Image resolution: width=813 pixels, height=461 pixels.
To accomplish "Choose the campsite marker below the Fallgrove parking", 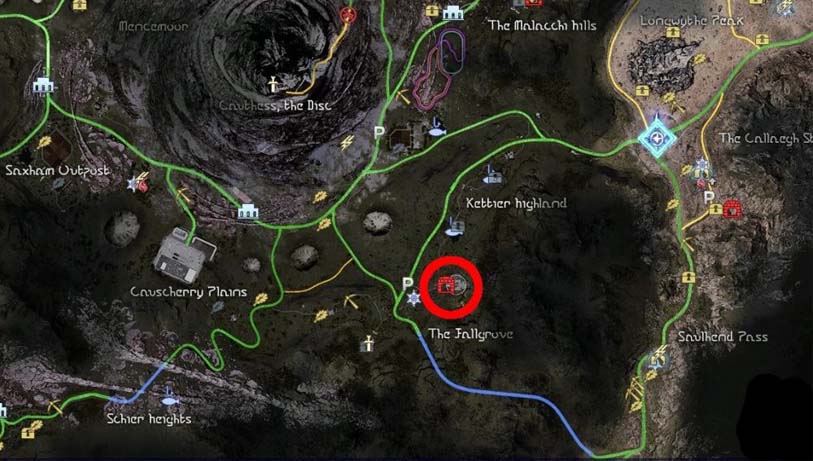I will click(412, 299).
